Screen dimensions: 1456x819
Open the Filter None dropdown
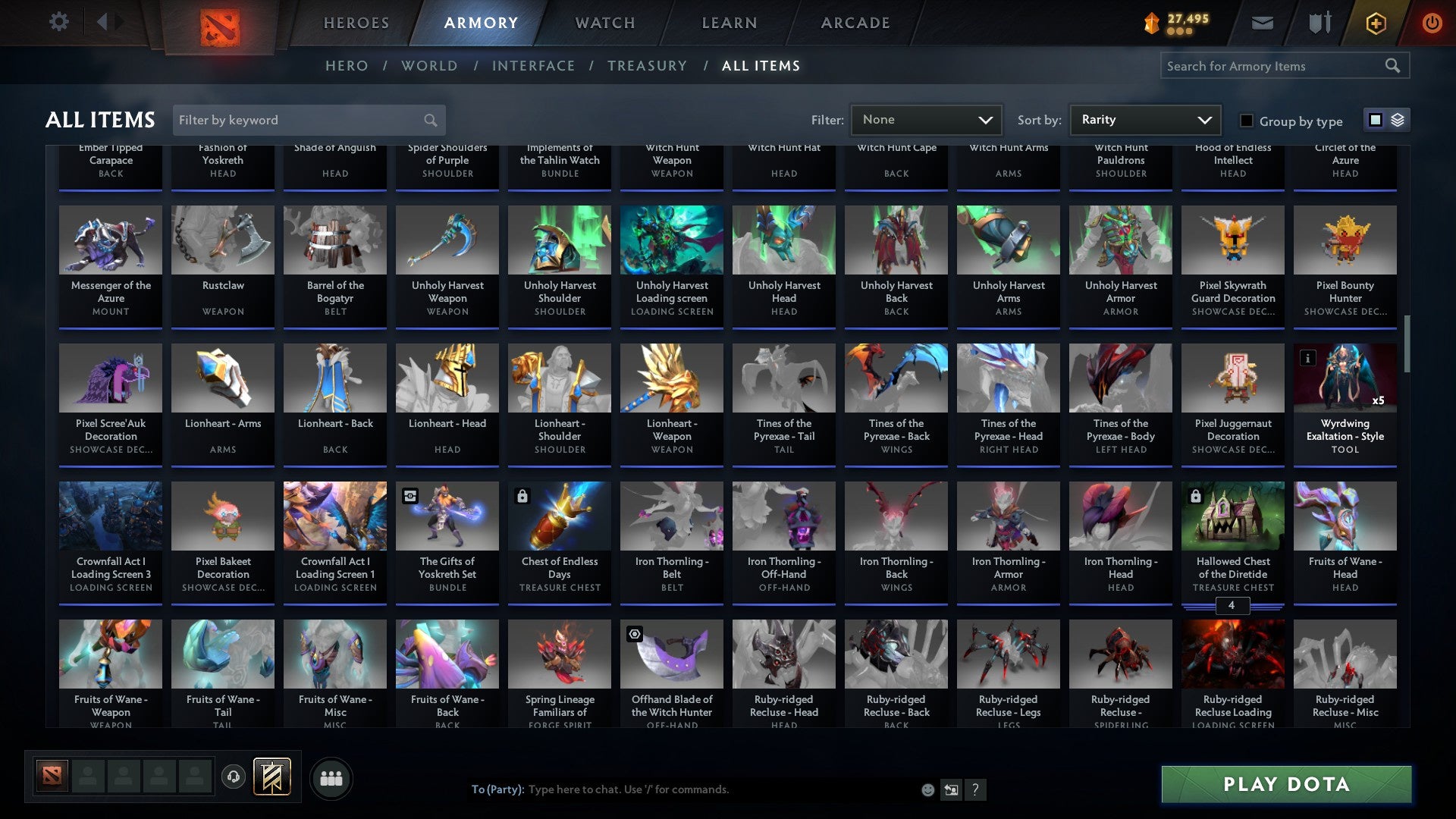[x=925, y=119]
